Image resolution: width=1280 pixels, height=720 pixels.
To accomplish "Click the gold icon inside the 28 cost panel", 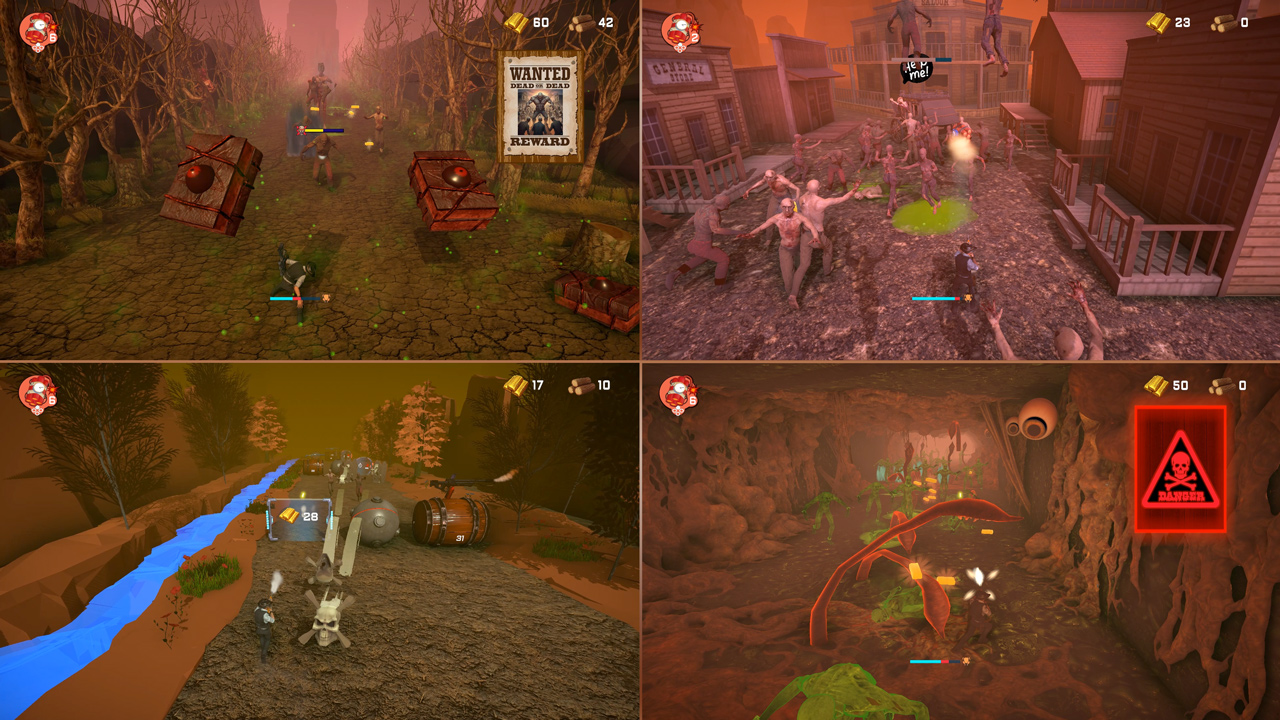I will [x=288, y=515].
